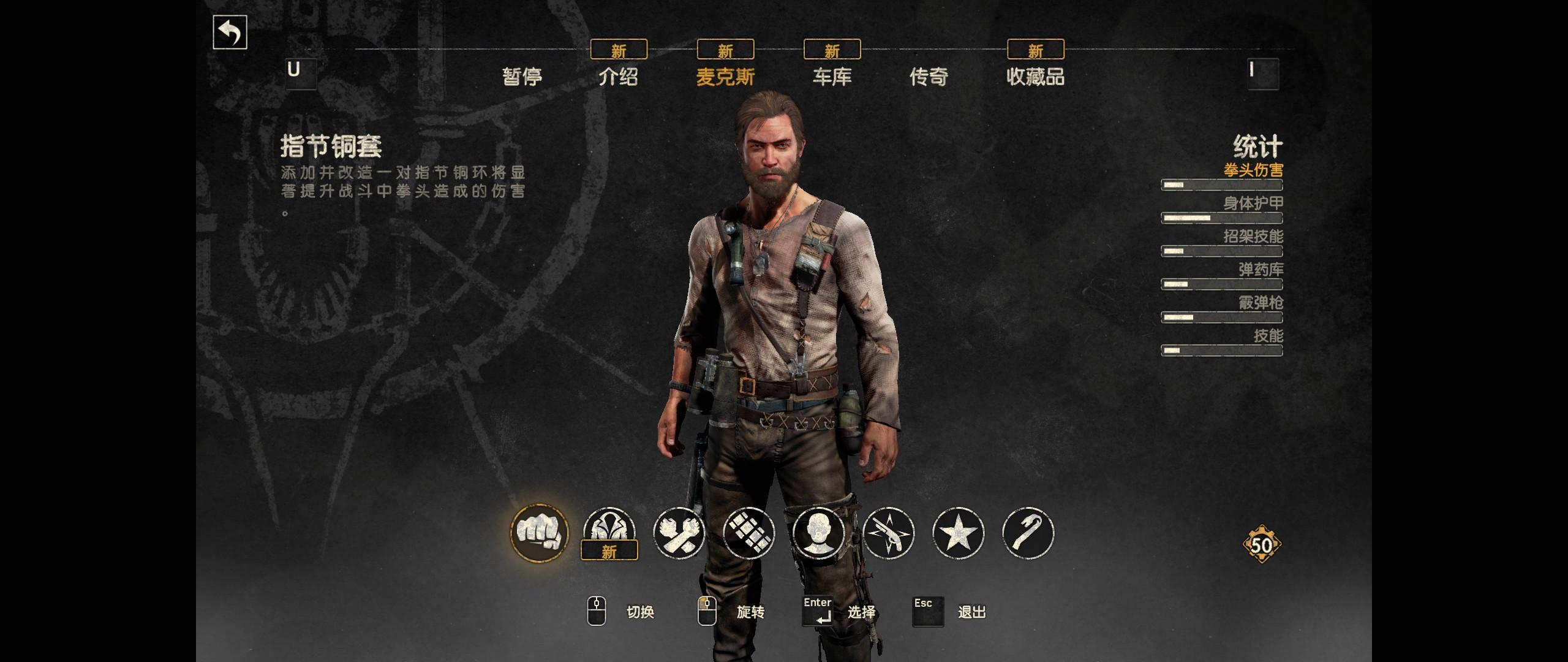1568x662 pixels.
Task: Switch to the 暂停 tab
Action: [522, 77]
